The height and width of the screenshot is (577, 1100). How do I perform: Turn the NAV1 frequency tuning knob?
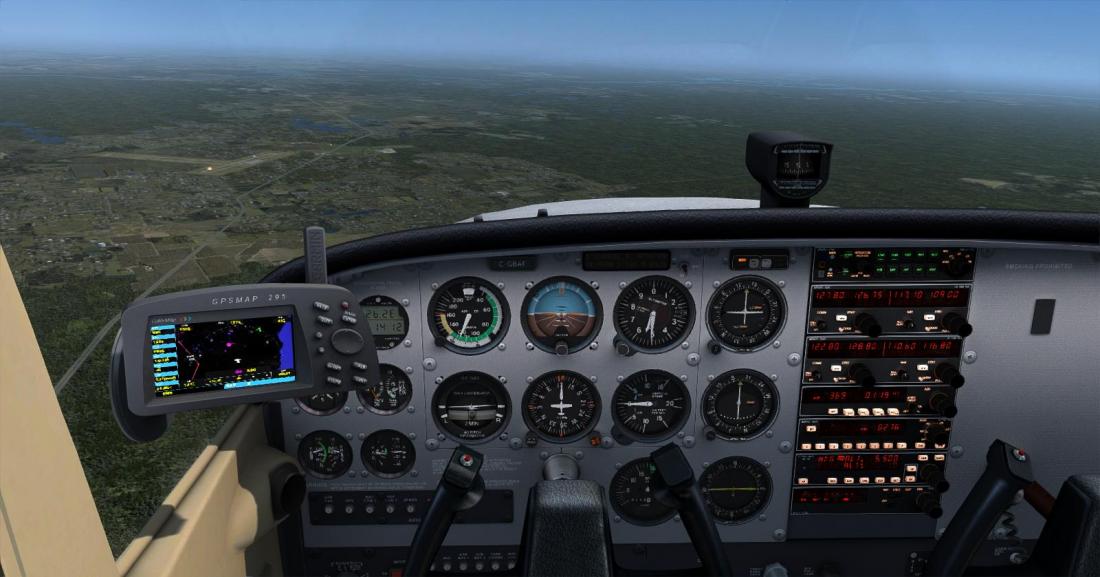tap(957, 324)
